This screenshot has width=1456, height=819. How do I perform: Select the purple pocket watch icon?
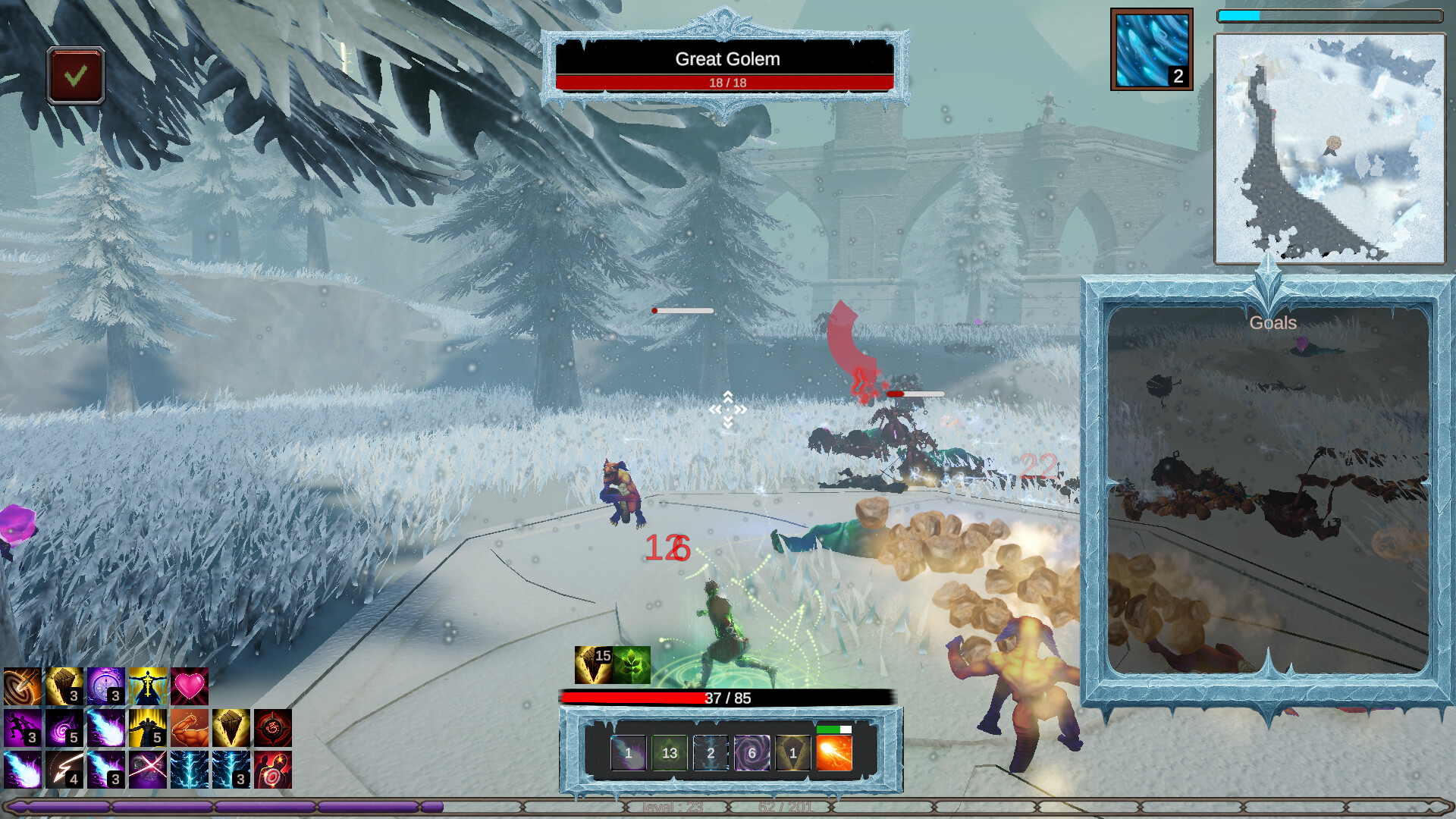(106, 686)
